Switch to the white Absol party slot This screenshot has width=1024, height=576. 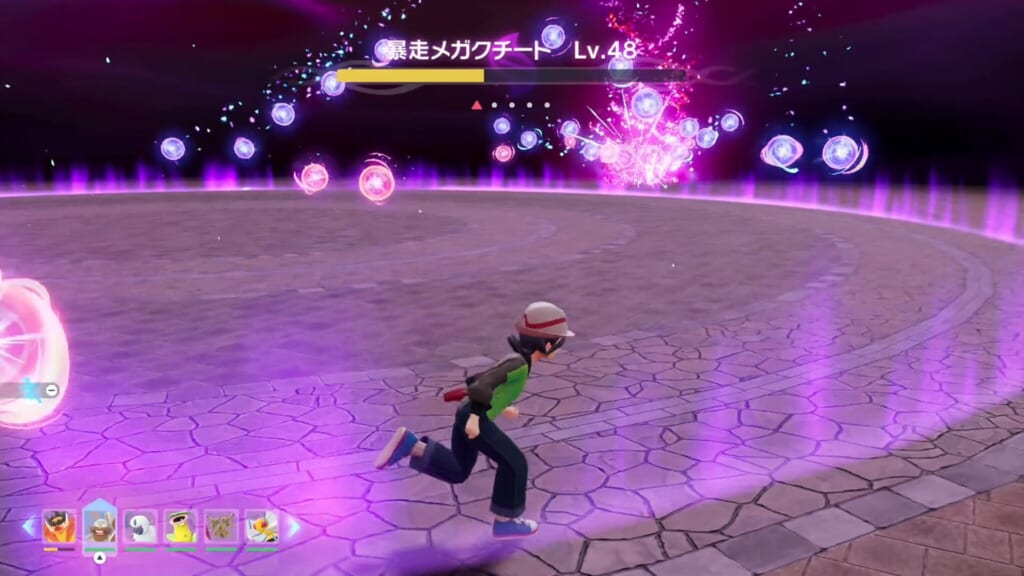(x=140, y=526)
